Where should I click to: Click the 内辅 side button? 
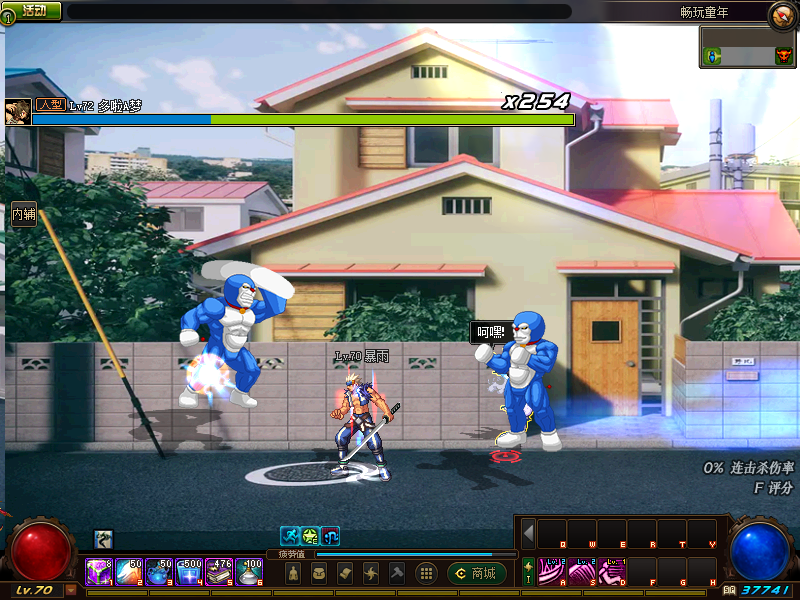24,213
